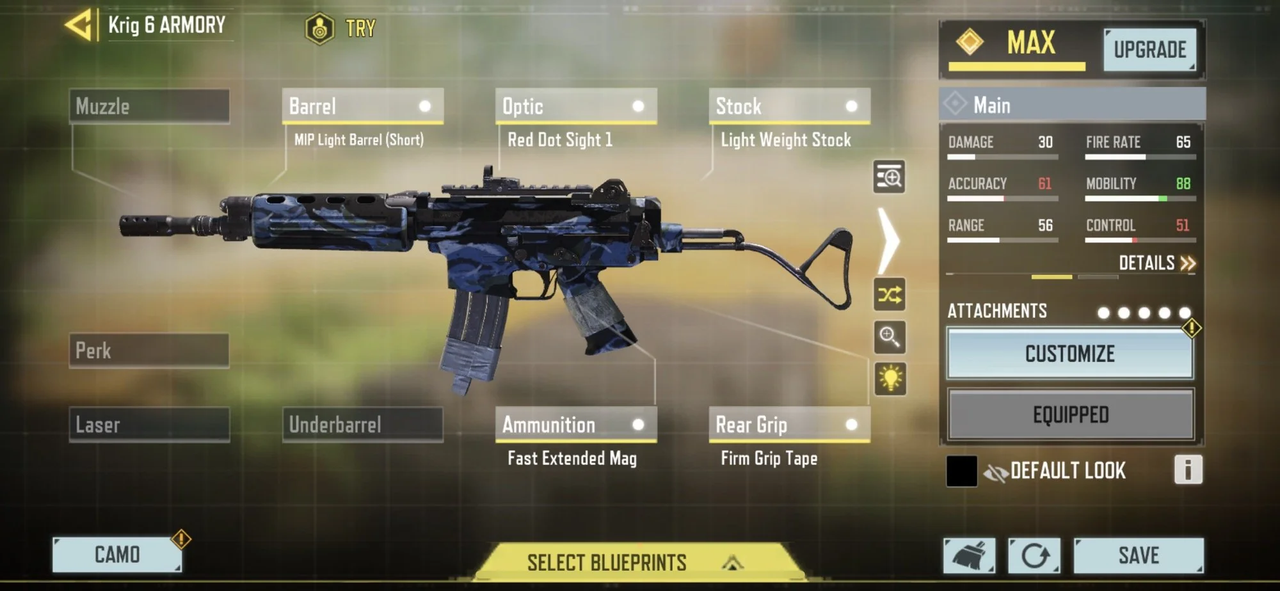This screenshot has height=591, width=1280.
Task: Open the Underbarrel attachment slot
Action: [362, 425]
